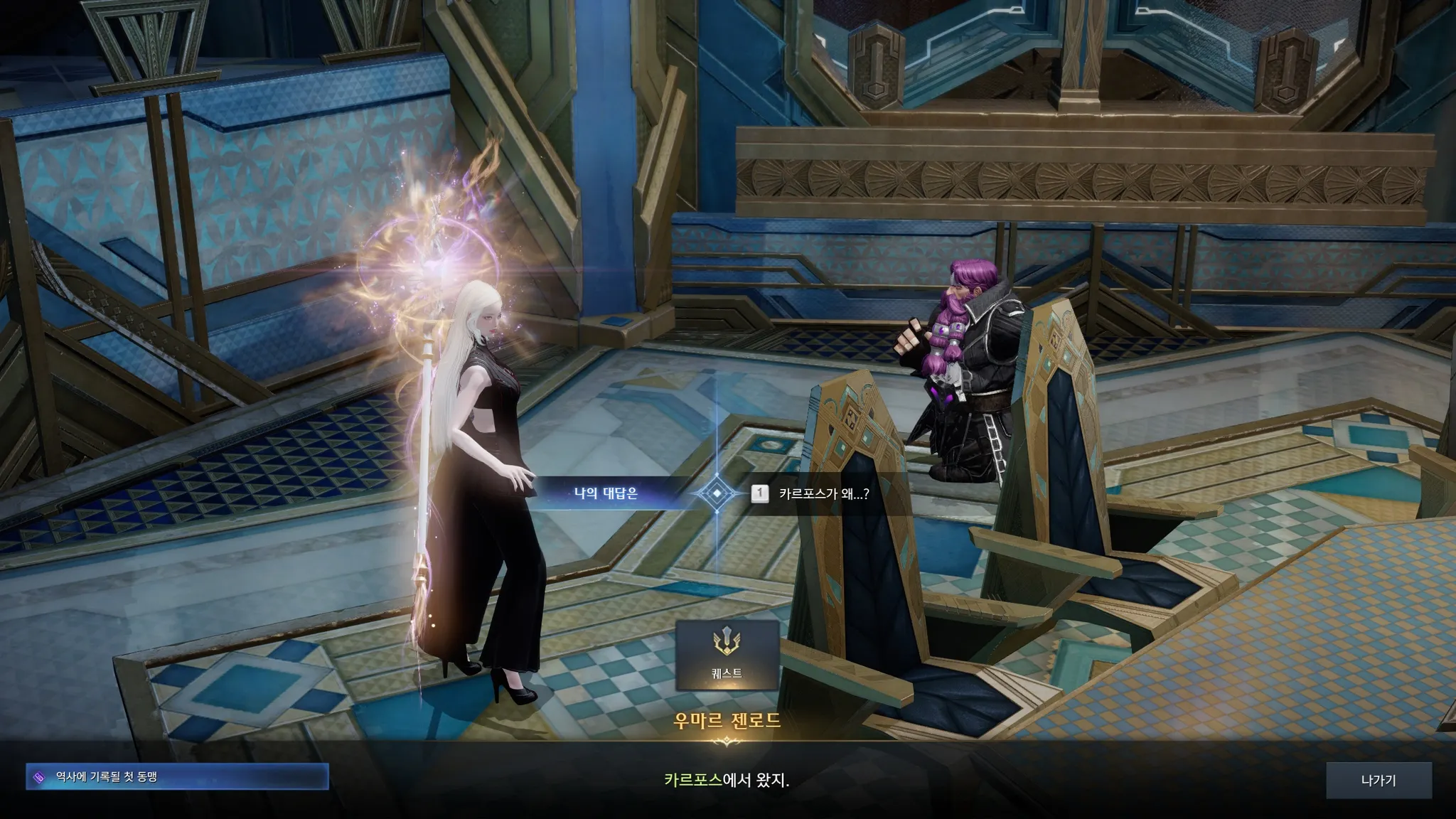Select the quest entry 역사에 기록될 첫 동맹
Screen dimensions: 1456x819
coord(177,777)
